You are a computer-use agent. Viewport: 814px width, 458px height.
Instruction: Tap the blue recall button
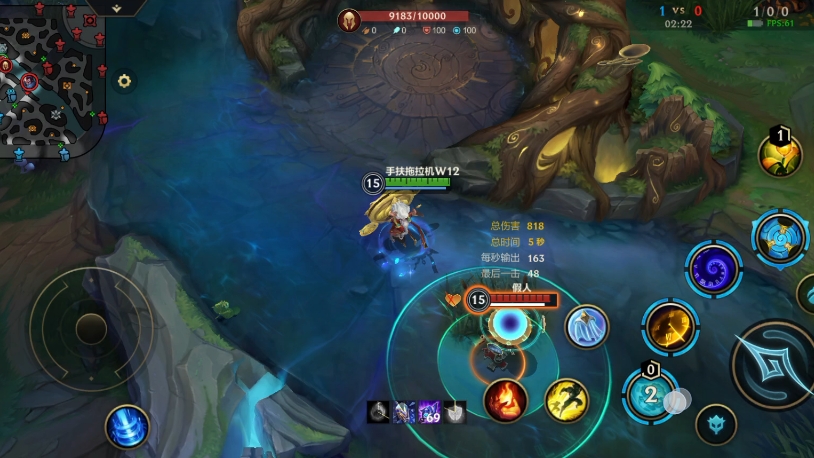coord(127,426)
